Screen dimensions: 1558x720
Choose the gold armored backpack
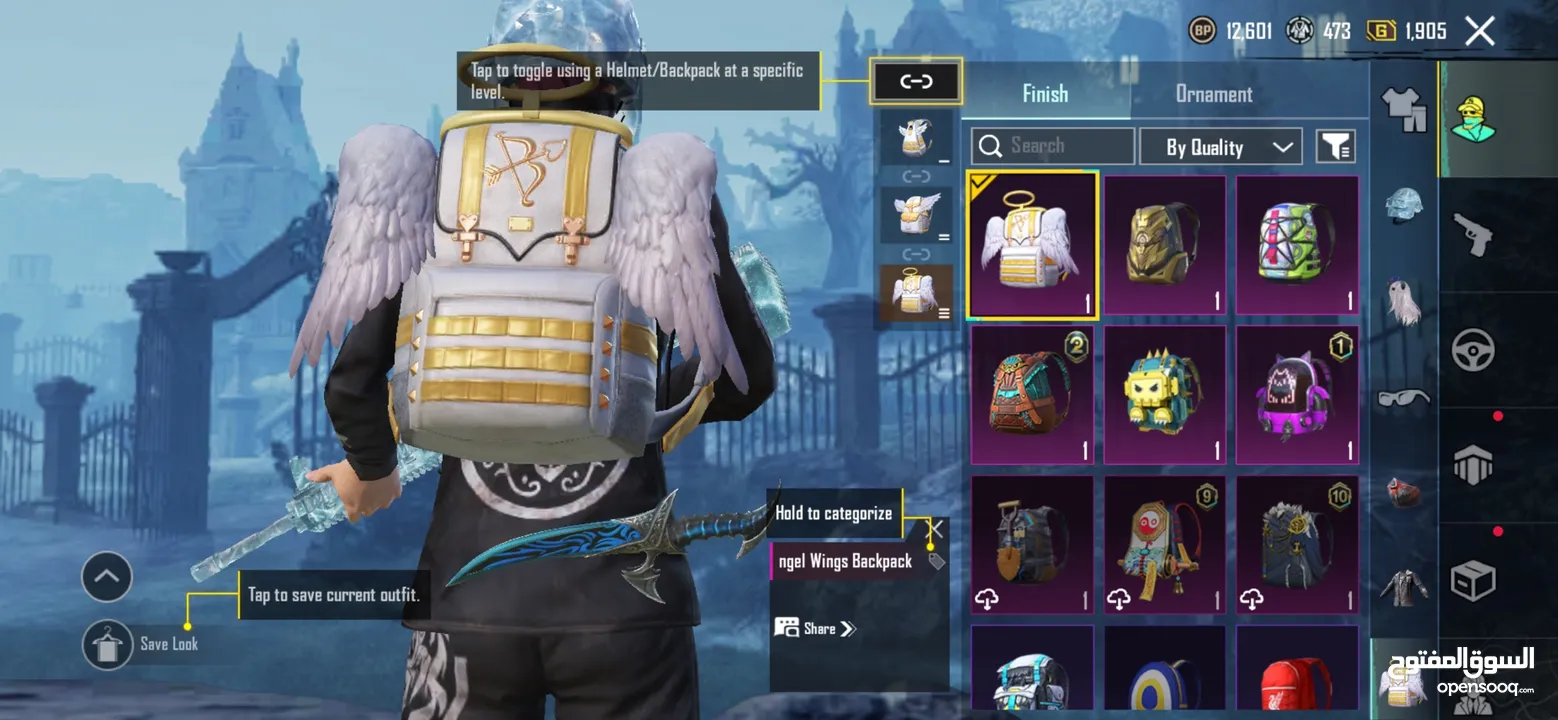tap(1166, 245)
